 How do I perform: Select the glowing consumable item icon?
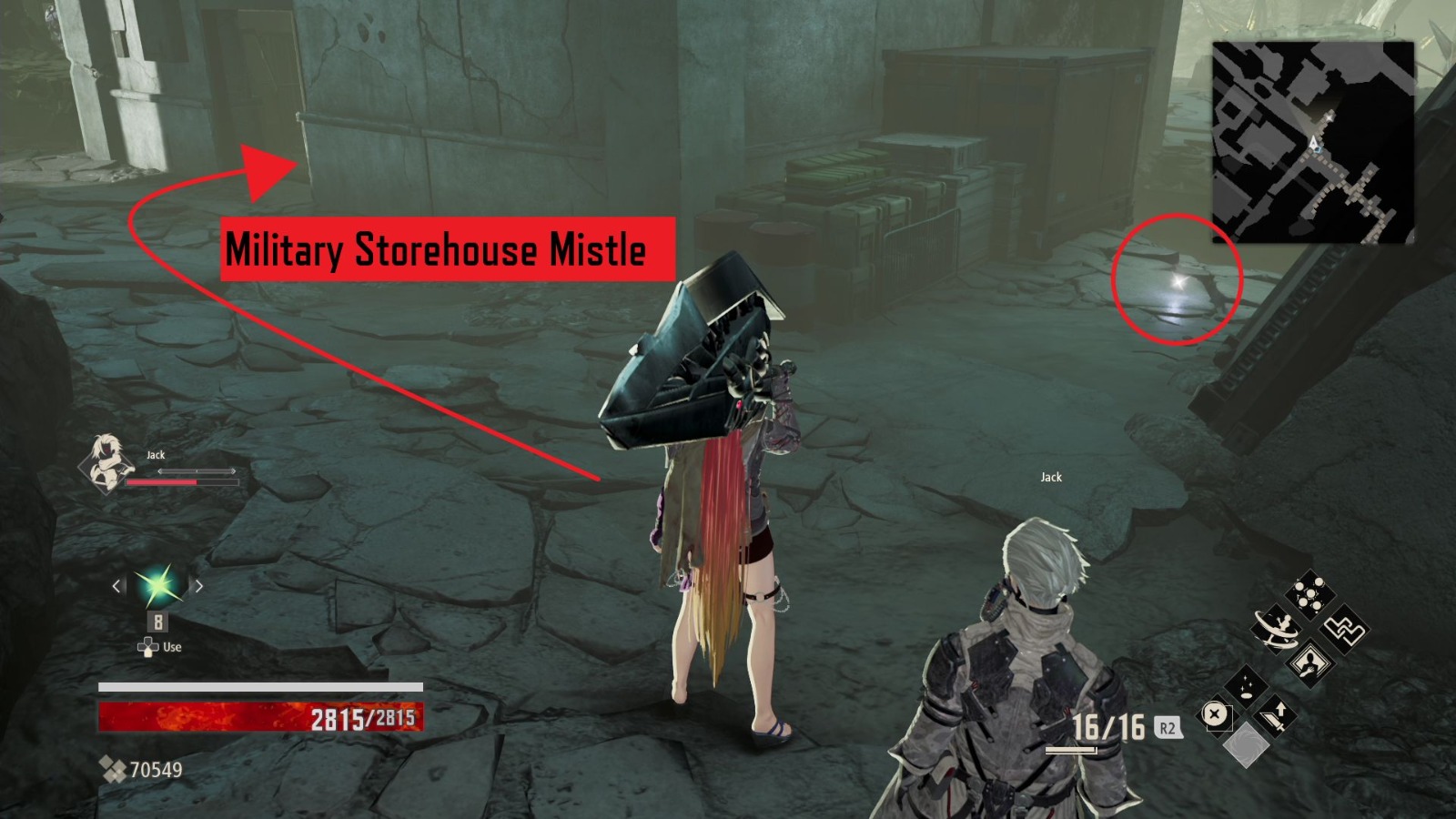(157, 586)
